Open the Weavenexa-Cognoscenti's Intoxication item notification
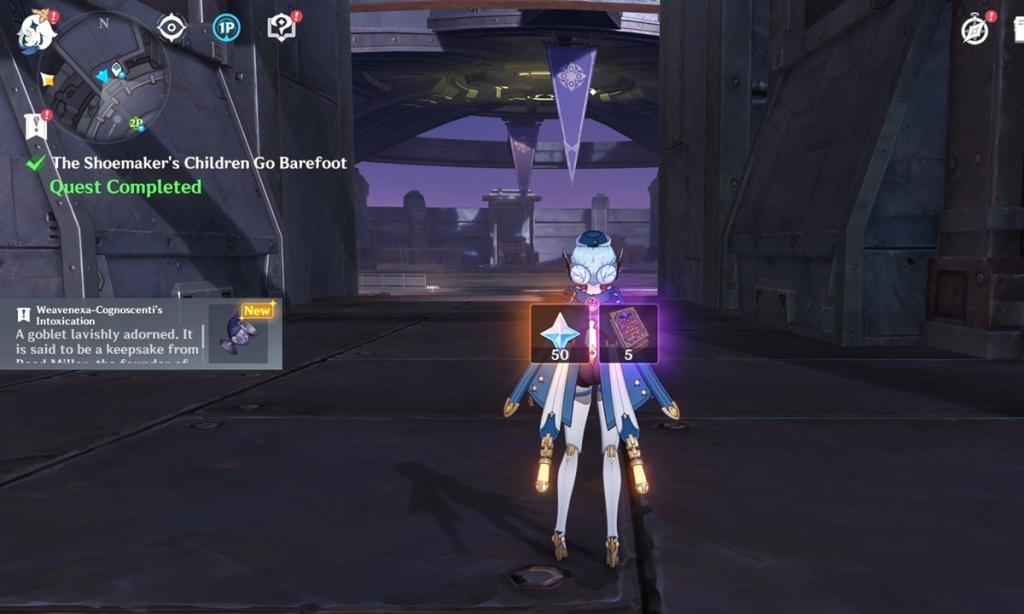 [x=110, y=334]
